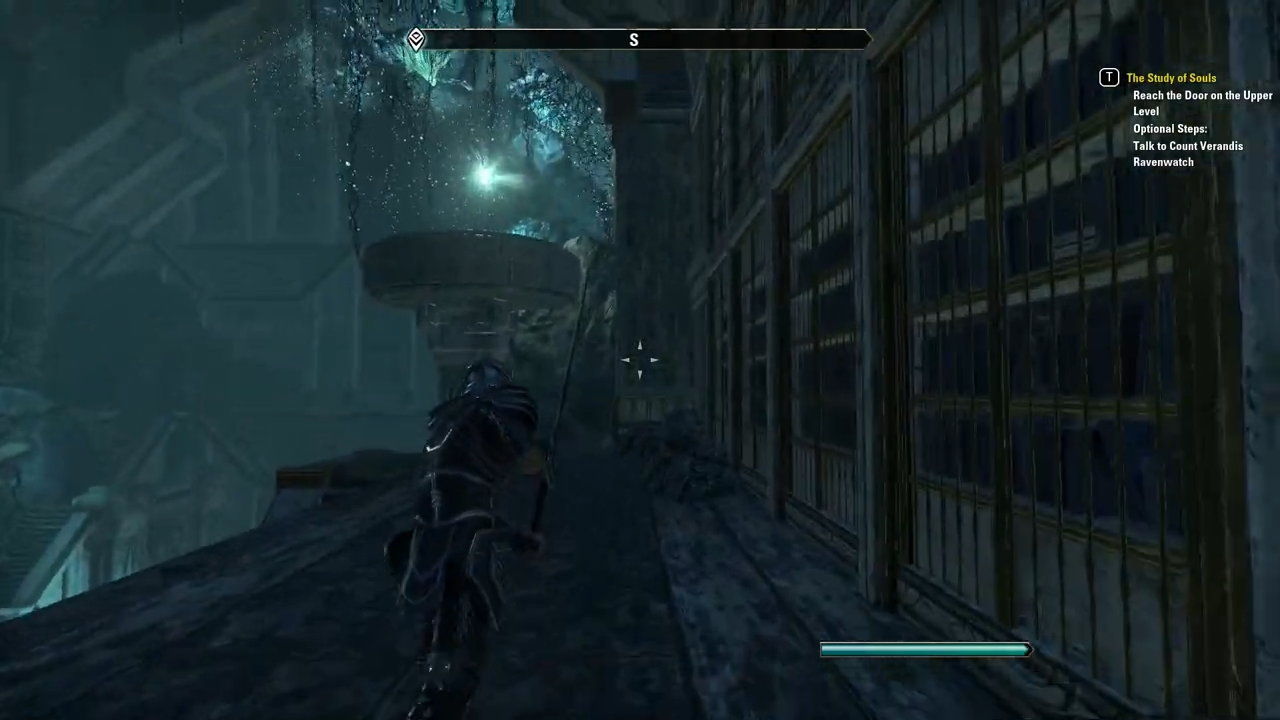Select the T keybind icon beside the quest

[1109, 77]
